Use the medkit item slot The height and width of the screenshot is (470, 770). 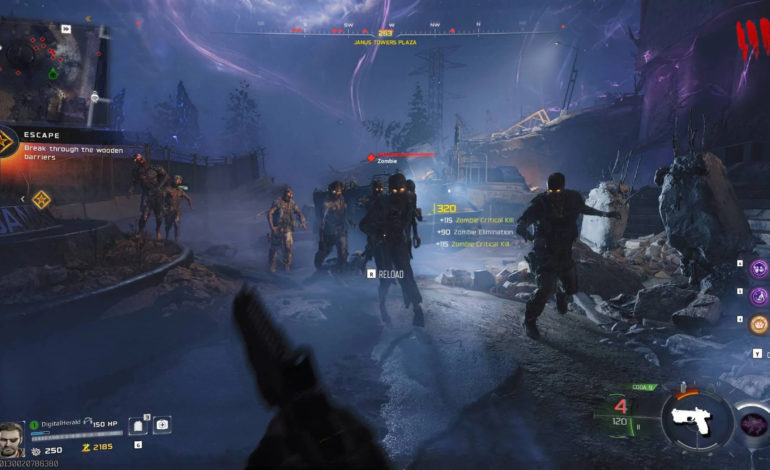click(162, 426)
